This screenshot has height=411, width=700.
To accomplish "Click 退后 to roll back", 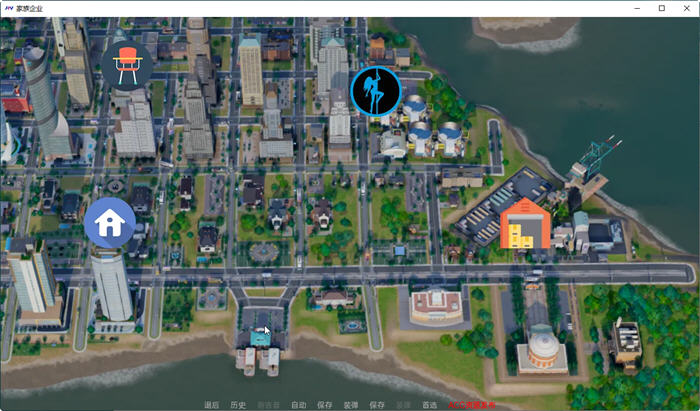I will pos(211,405).
